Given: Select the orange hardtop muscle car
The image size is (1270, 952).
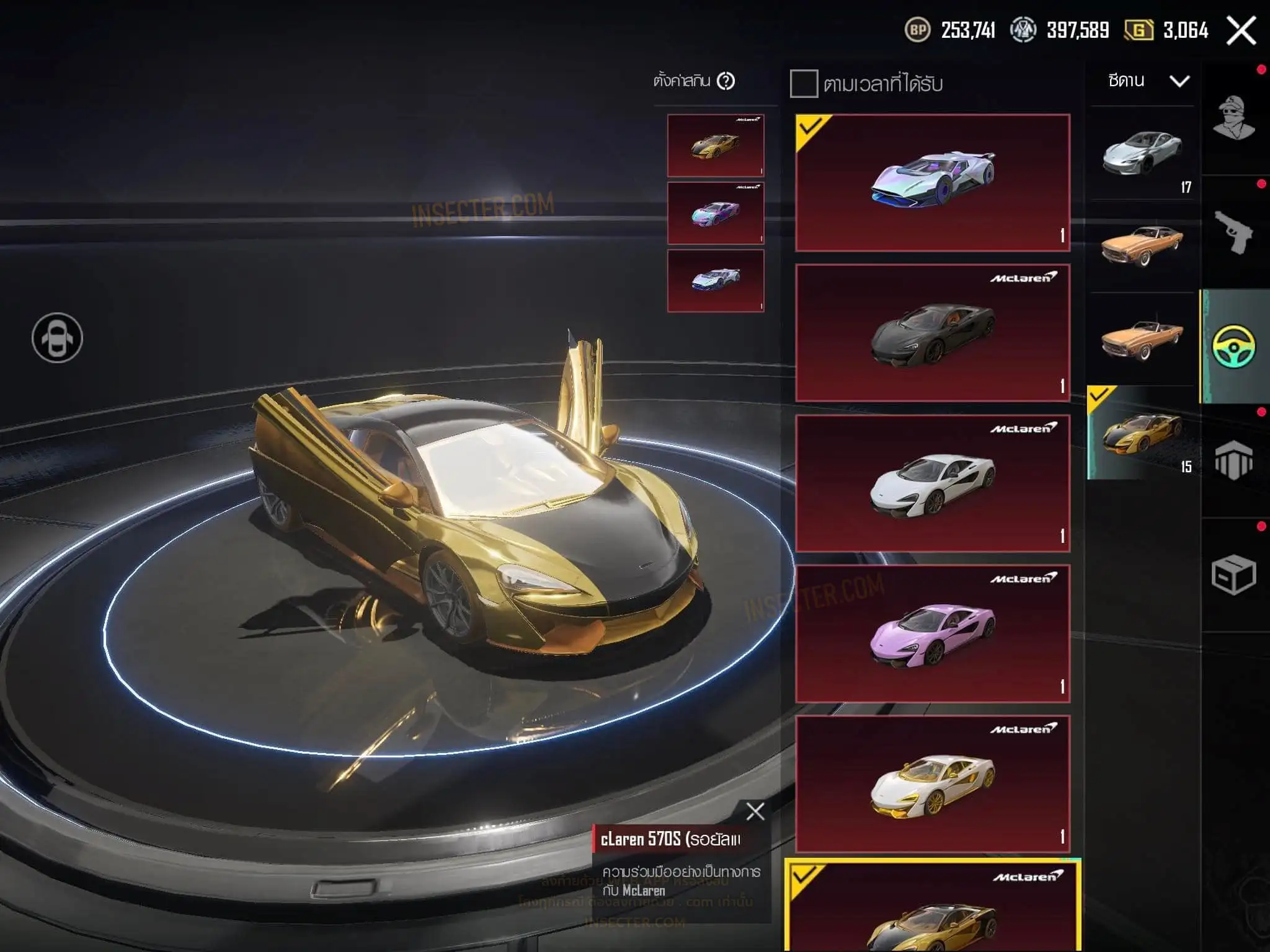Looking at the screenshot, I should (x=1142, y=246).
